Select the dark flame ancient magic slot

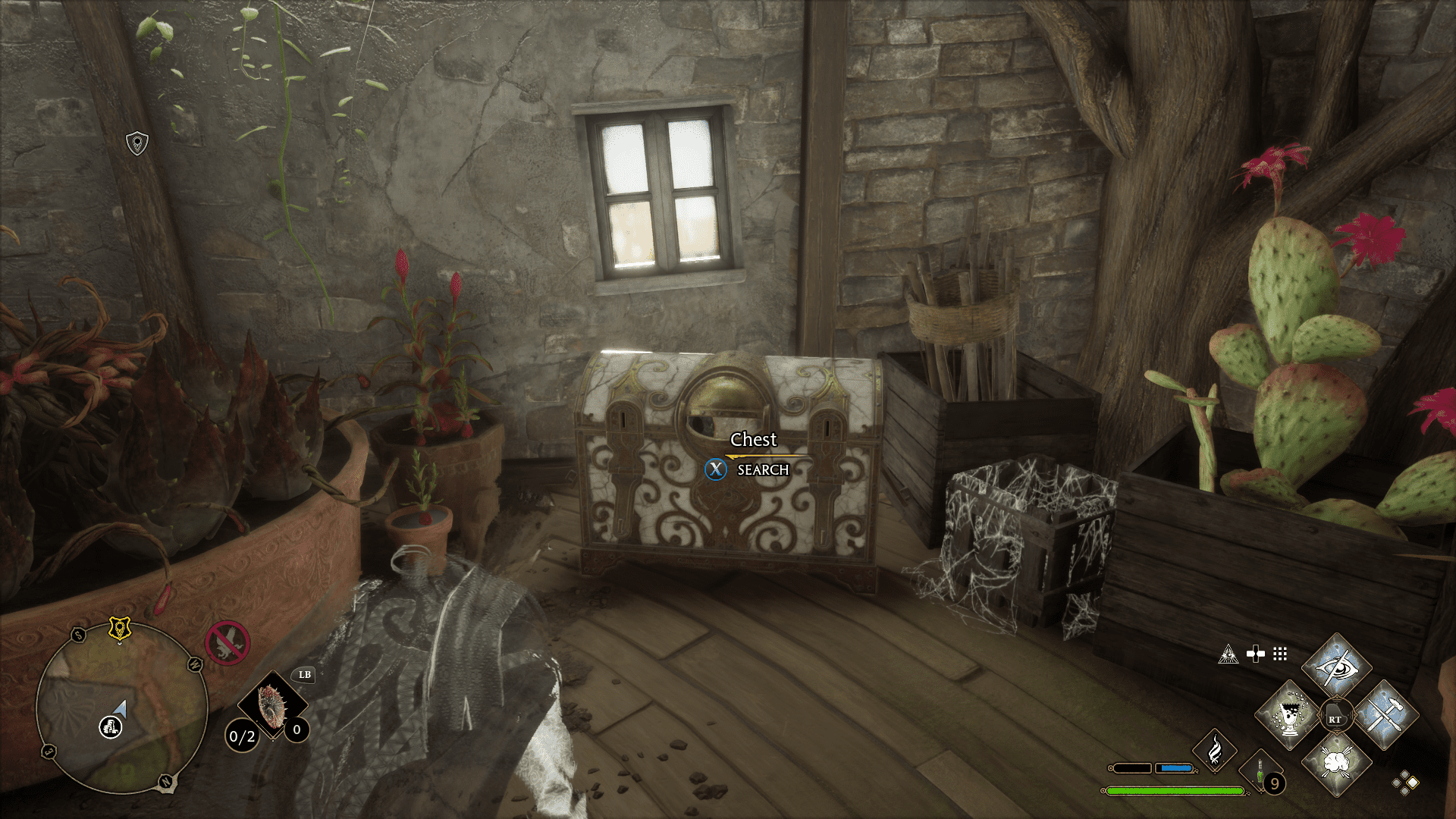coord(1216,750)
